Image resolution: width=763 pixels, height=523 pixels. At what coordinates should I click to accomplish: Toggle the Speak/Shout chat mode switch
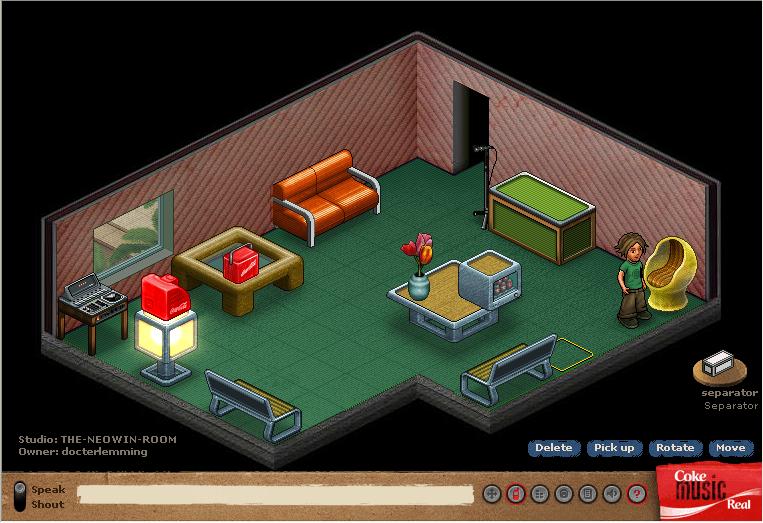pyautogui.click(x=20, y=496)
